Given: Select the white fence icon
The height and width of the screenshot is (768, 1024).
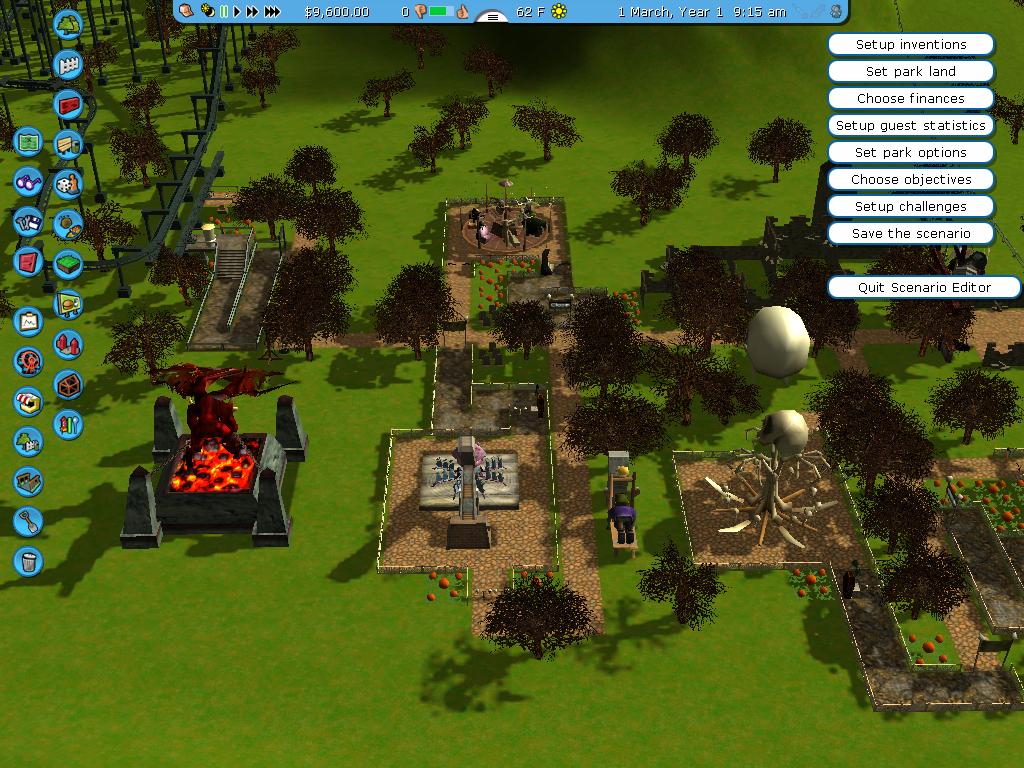Looking at the screenshot, I should point(68,66).
